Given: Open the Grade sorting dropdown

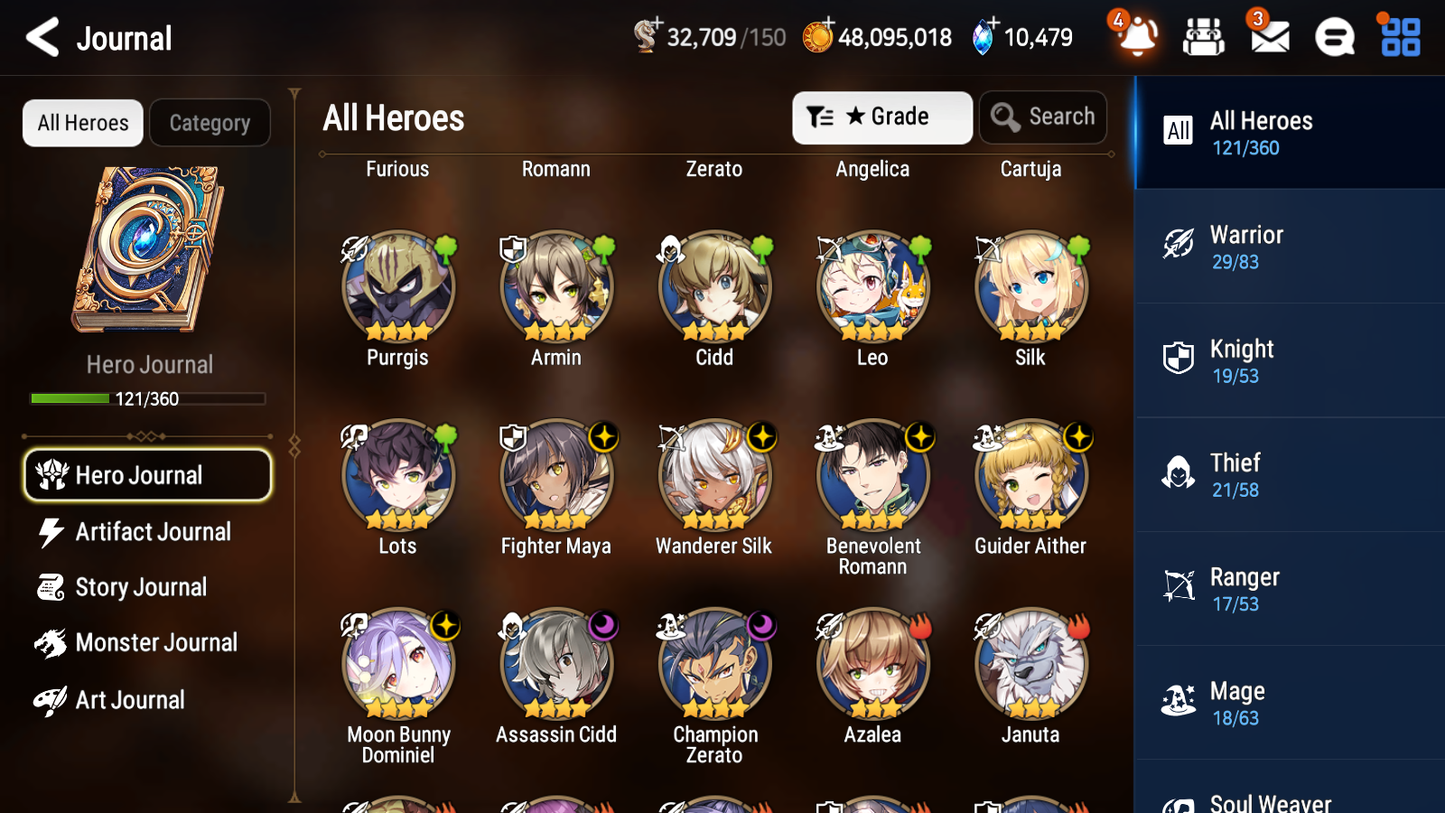Looking at the screenshot, I should click(882, 117).
